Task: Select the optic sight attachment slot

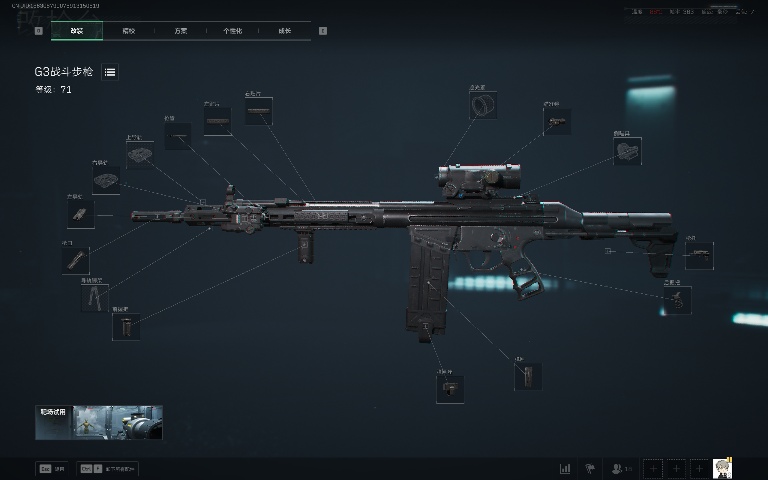Action: [x=557, y=121]
